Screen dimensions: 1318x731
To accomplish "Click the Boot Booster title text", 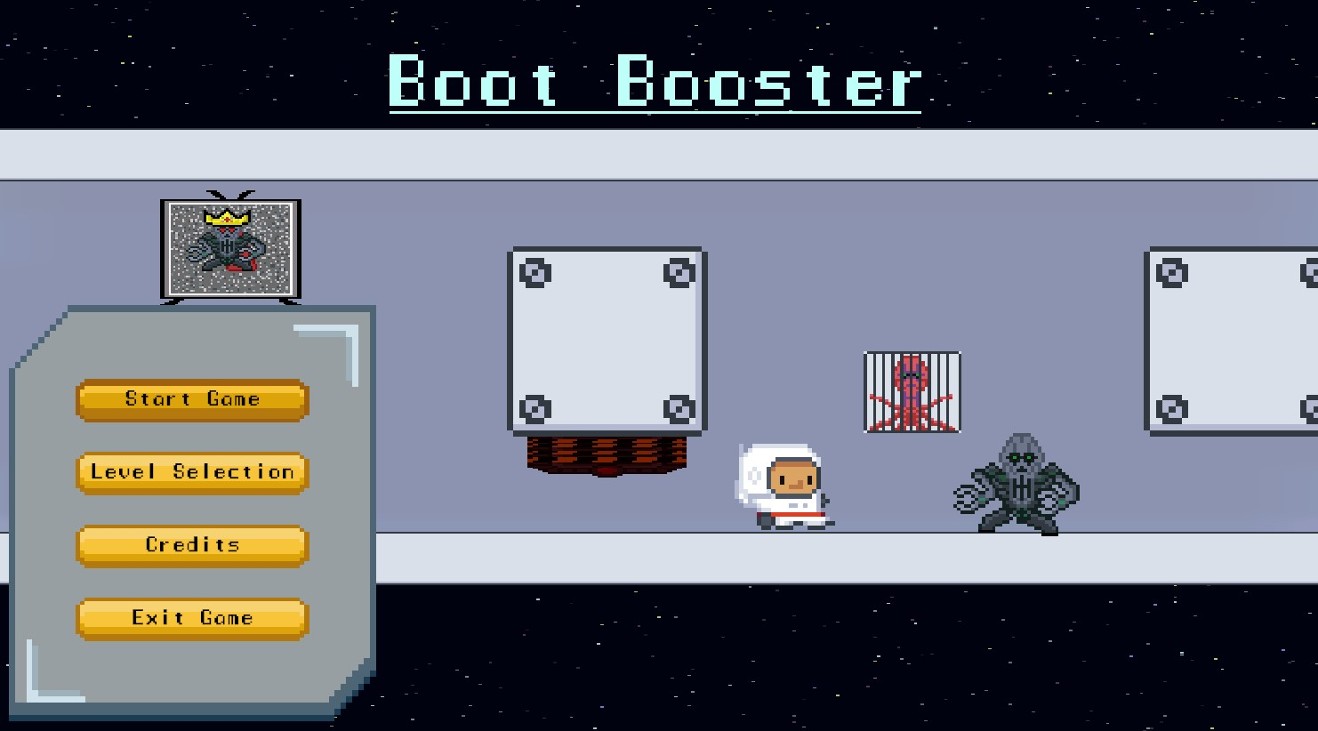I will coord(655,85).
